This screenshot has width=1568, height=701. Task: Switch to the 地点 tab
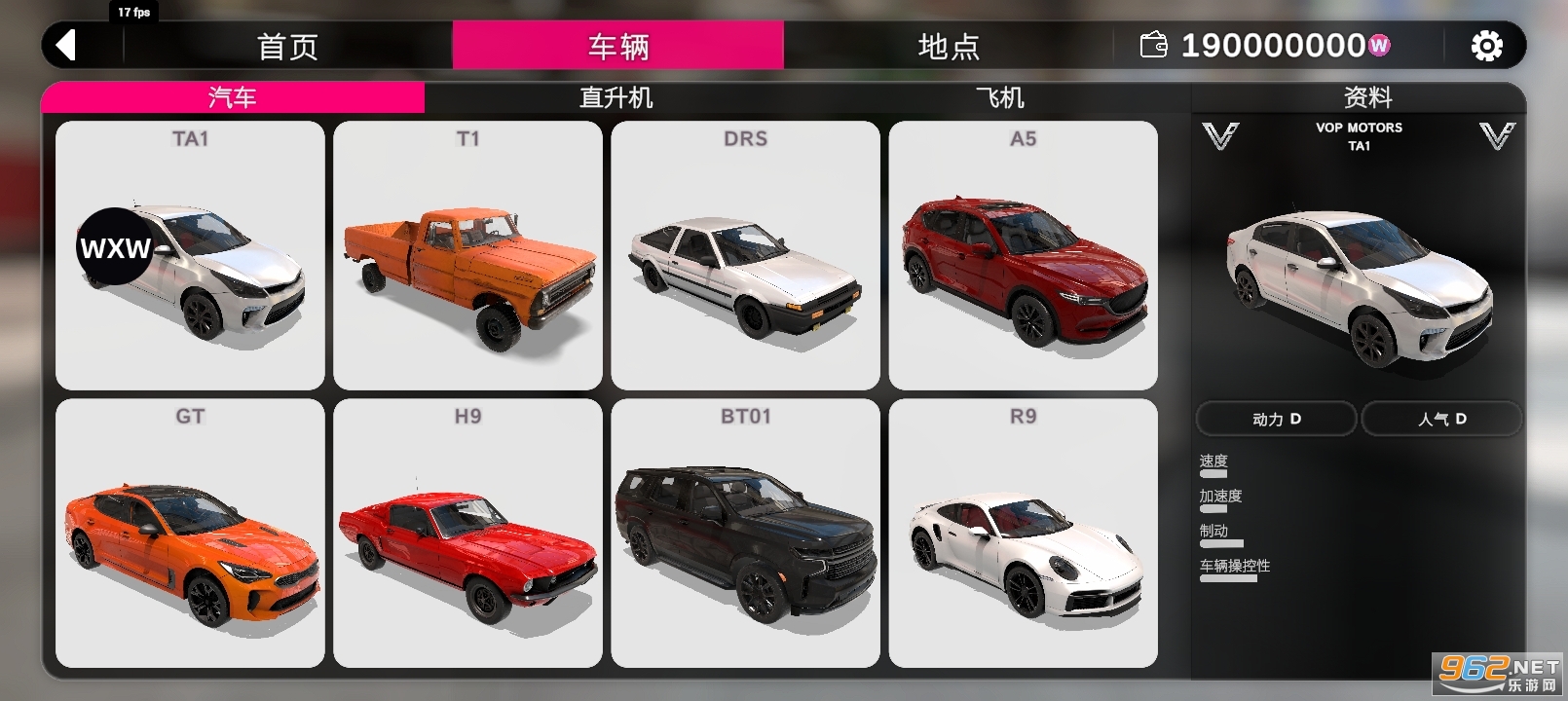click(947, 45)
